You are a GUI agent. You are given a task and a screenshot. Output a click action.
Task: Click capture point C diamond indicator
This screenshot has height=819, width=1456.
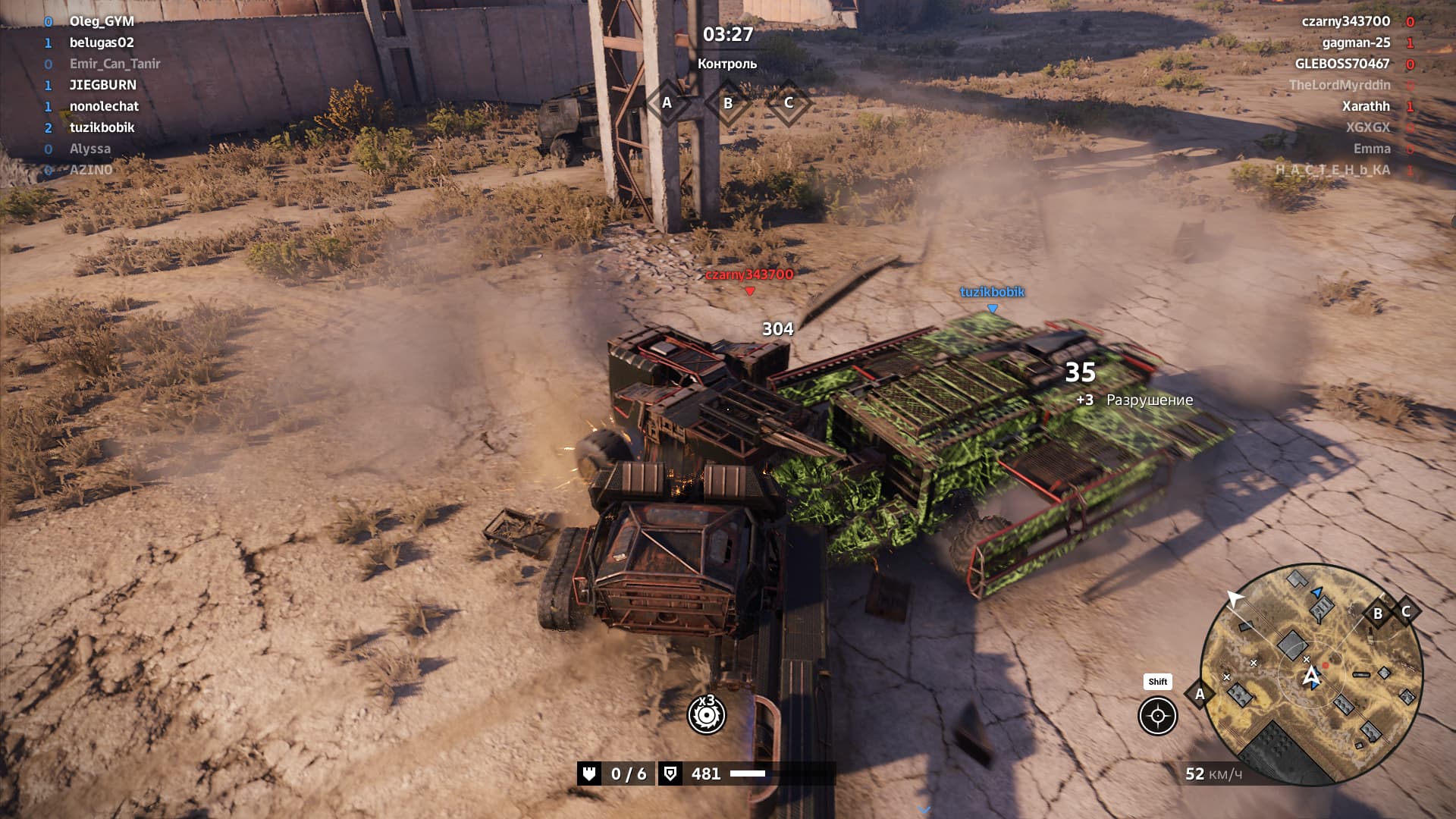[x=789, y=102]
